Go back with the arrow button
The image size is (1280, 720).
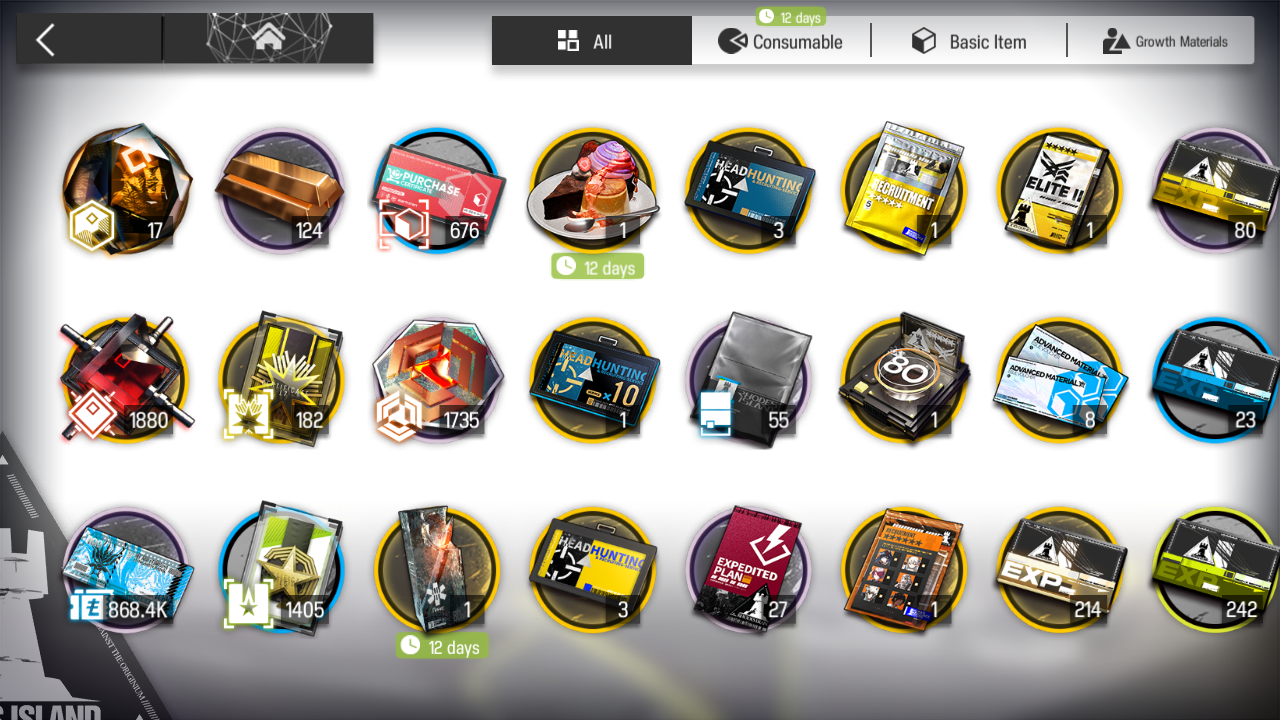[46, 40]
